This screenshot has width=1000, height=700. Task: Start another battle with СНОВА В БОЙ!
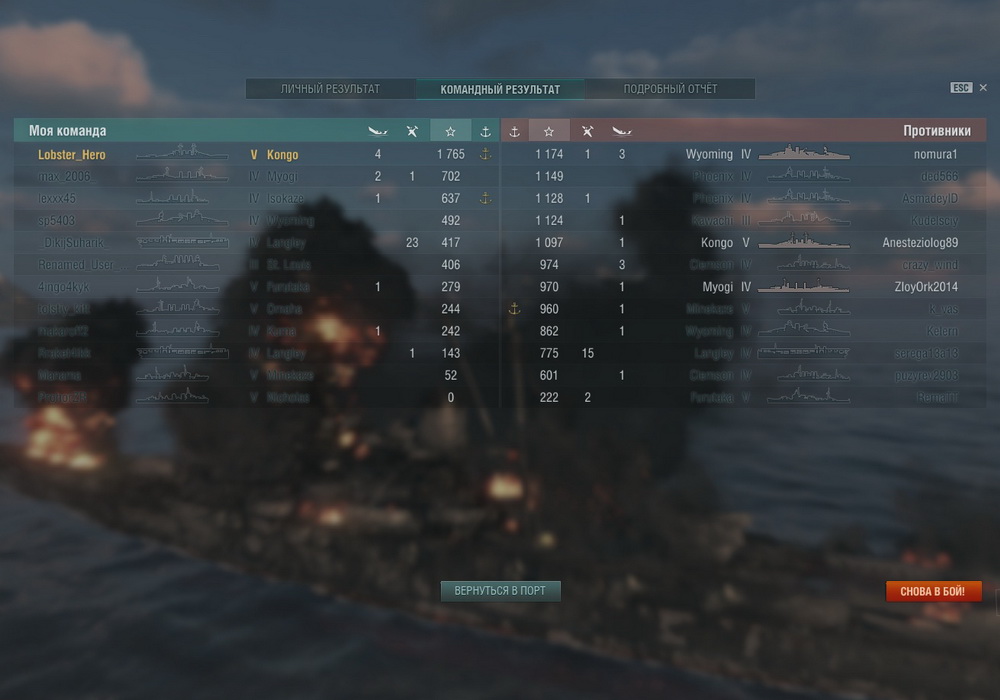point(933,592)
